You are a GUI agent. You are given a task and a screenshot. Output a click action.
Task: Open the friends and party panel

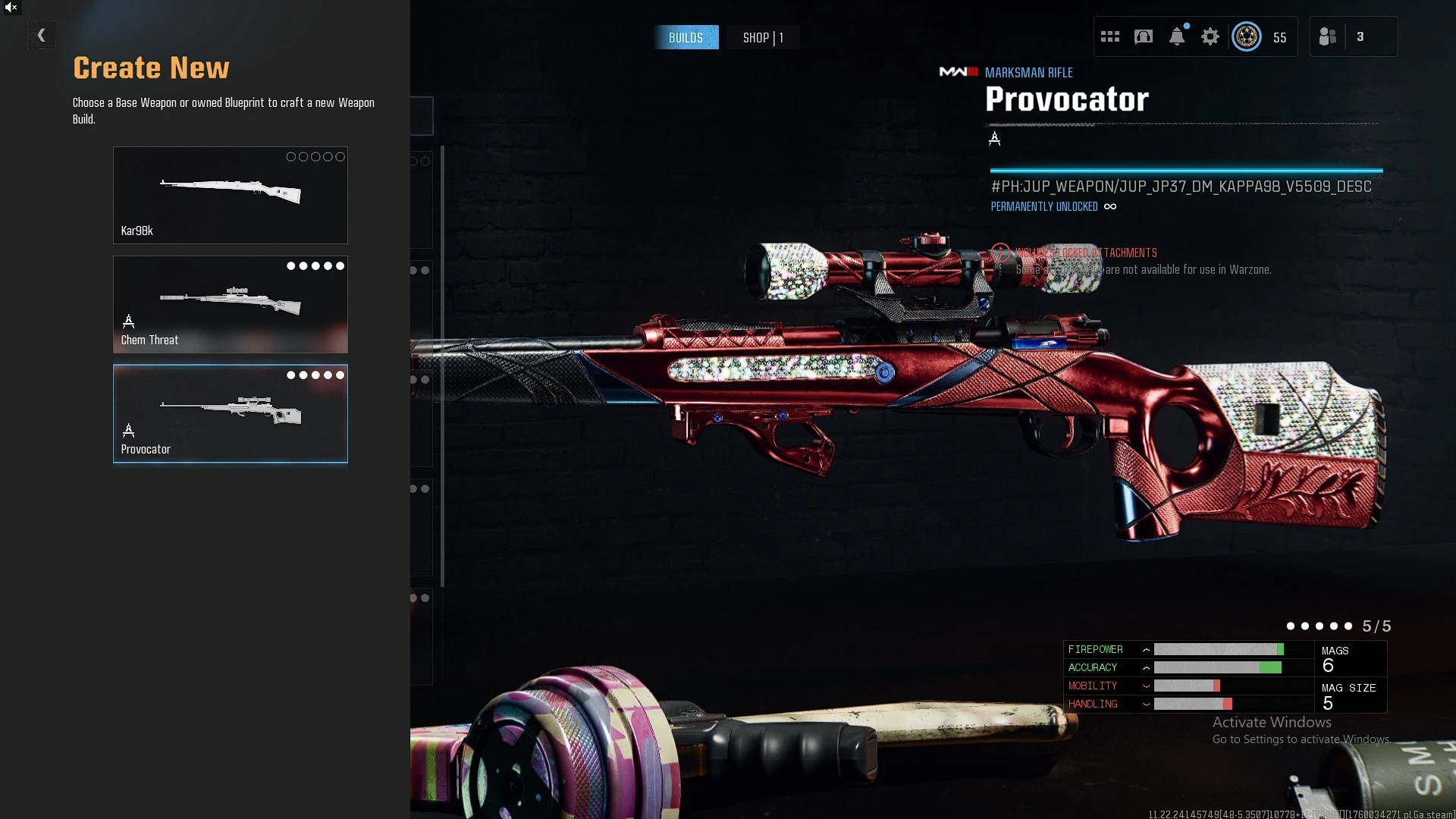(1328, 36)
